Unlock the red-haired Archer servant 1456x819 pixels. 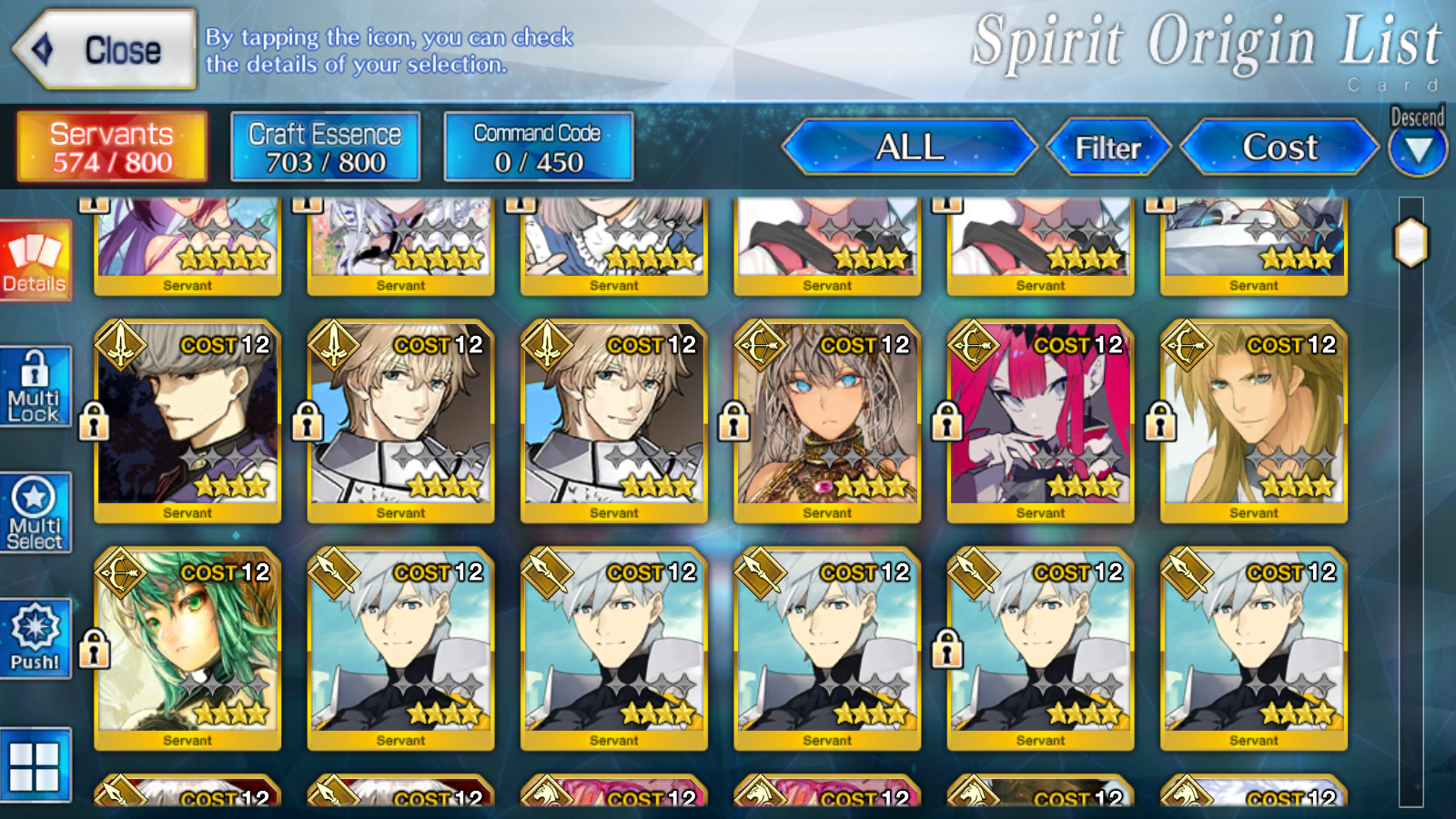pos(946,421)
